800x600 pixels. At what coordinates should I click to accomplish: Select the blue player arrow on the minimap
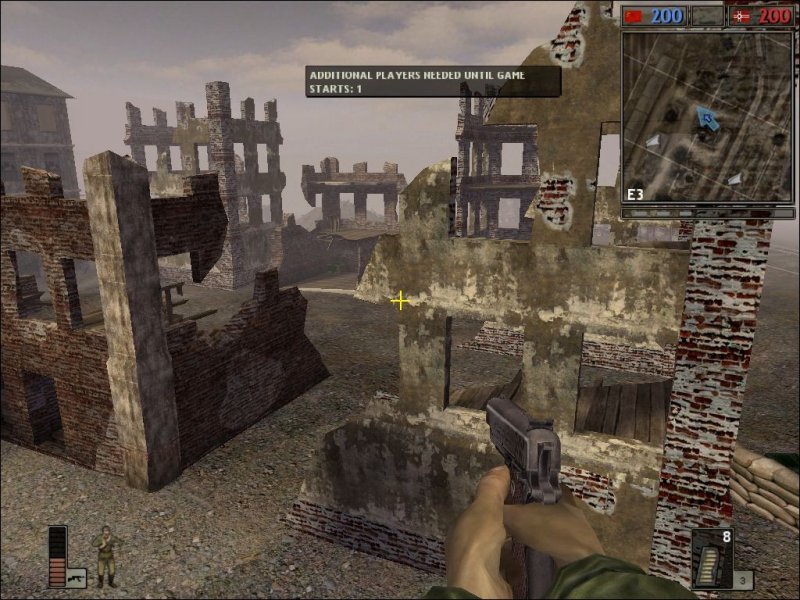pos(708,120)
